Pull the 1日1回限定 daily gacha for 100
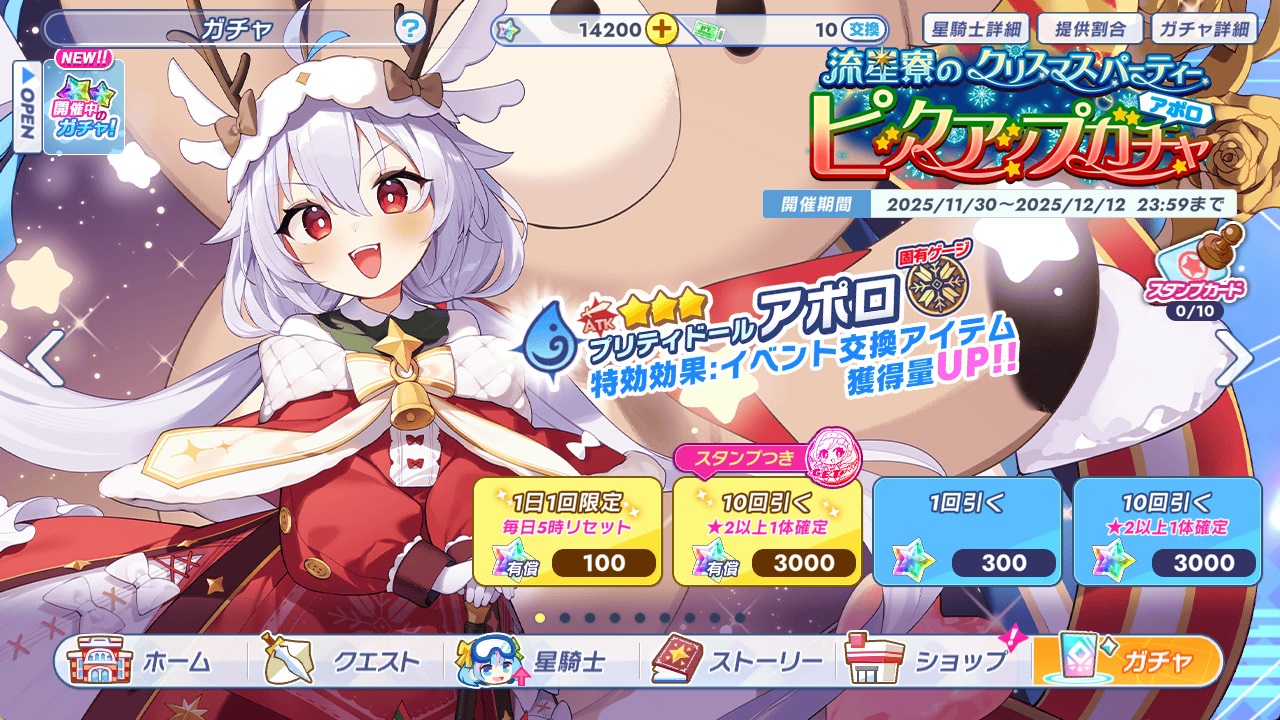This screenshot has height=720, width=1280. click(x=567, y=531)
